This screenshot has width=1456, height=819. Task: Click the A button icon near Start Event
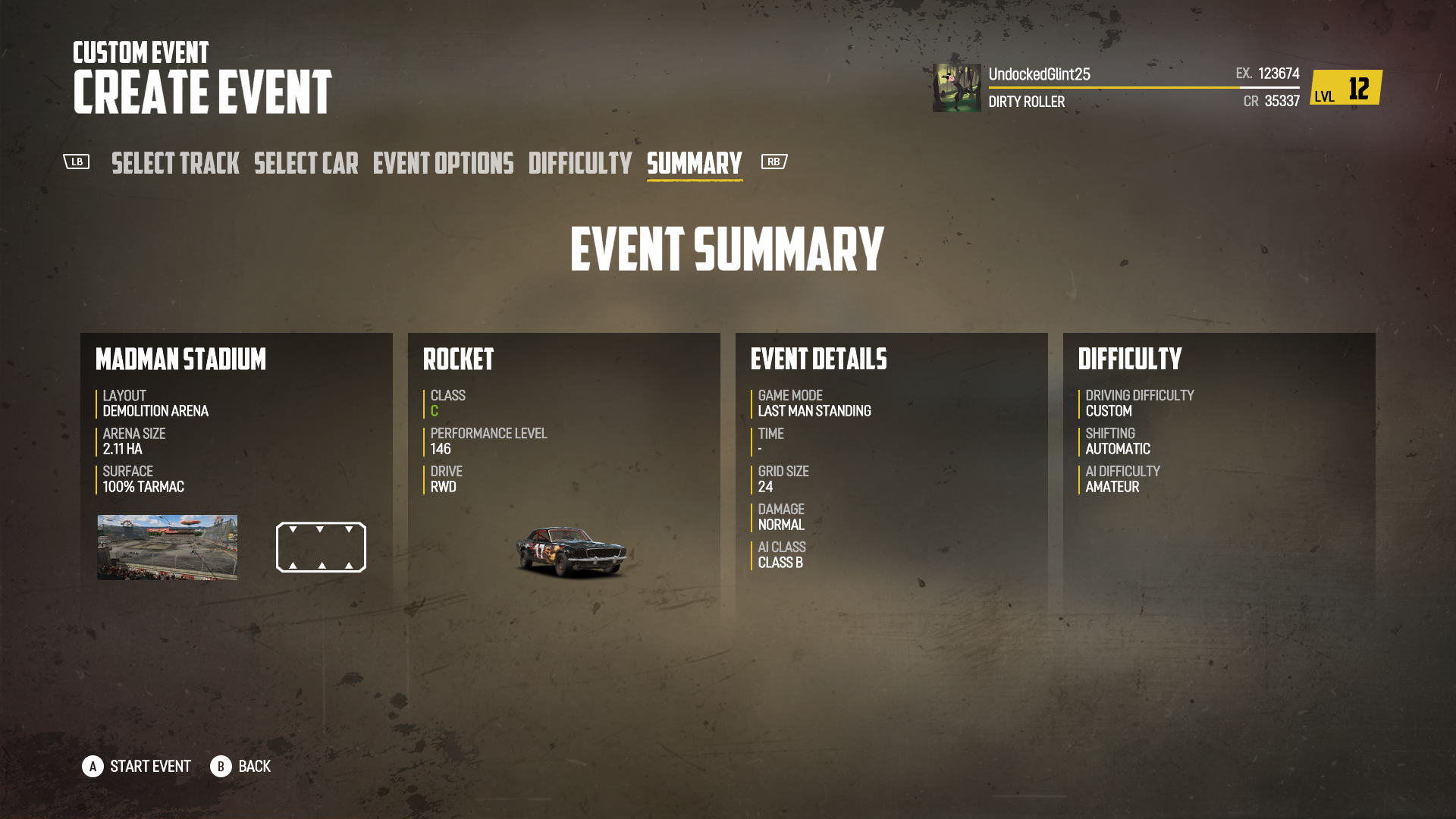[93, 767]
